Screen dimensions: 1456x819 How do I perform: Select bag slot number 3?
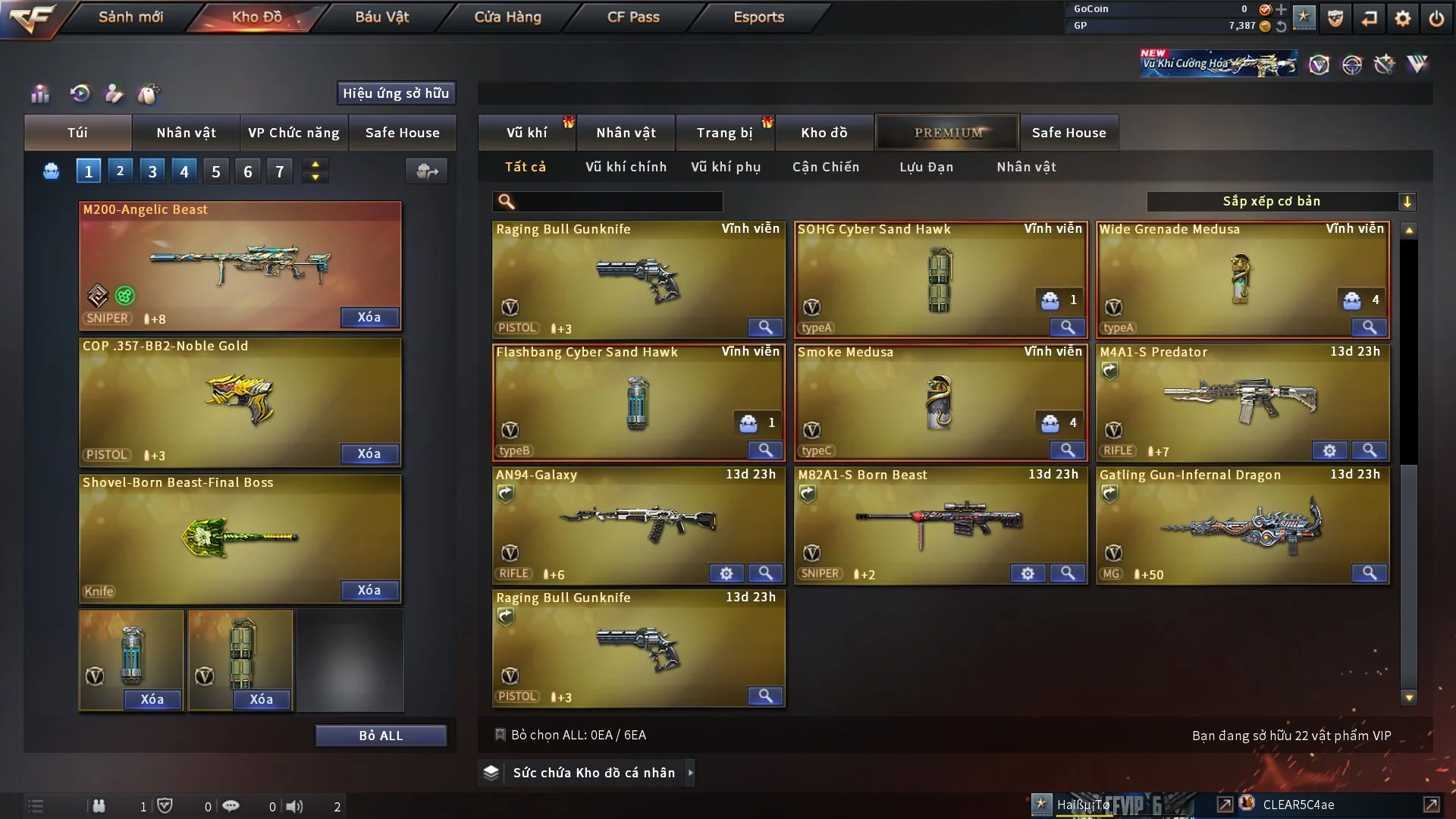click(152, 171)
